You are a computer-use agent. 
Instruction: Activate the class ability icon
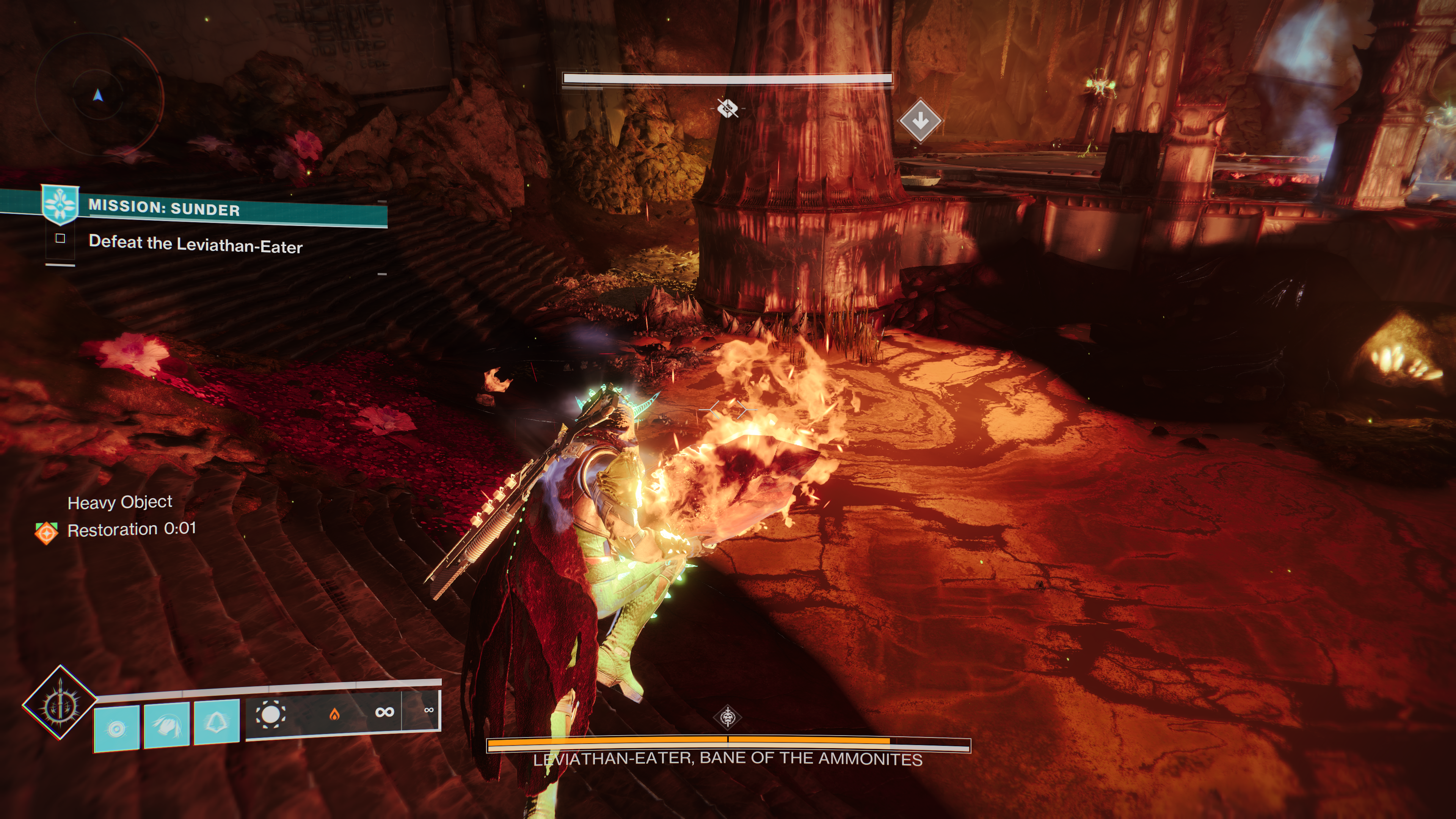click(x=217, y=722)
